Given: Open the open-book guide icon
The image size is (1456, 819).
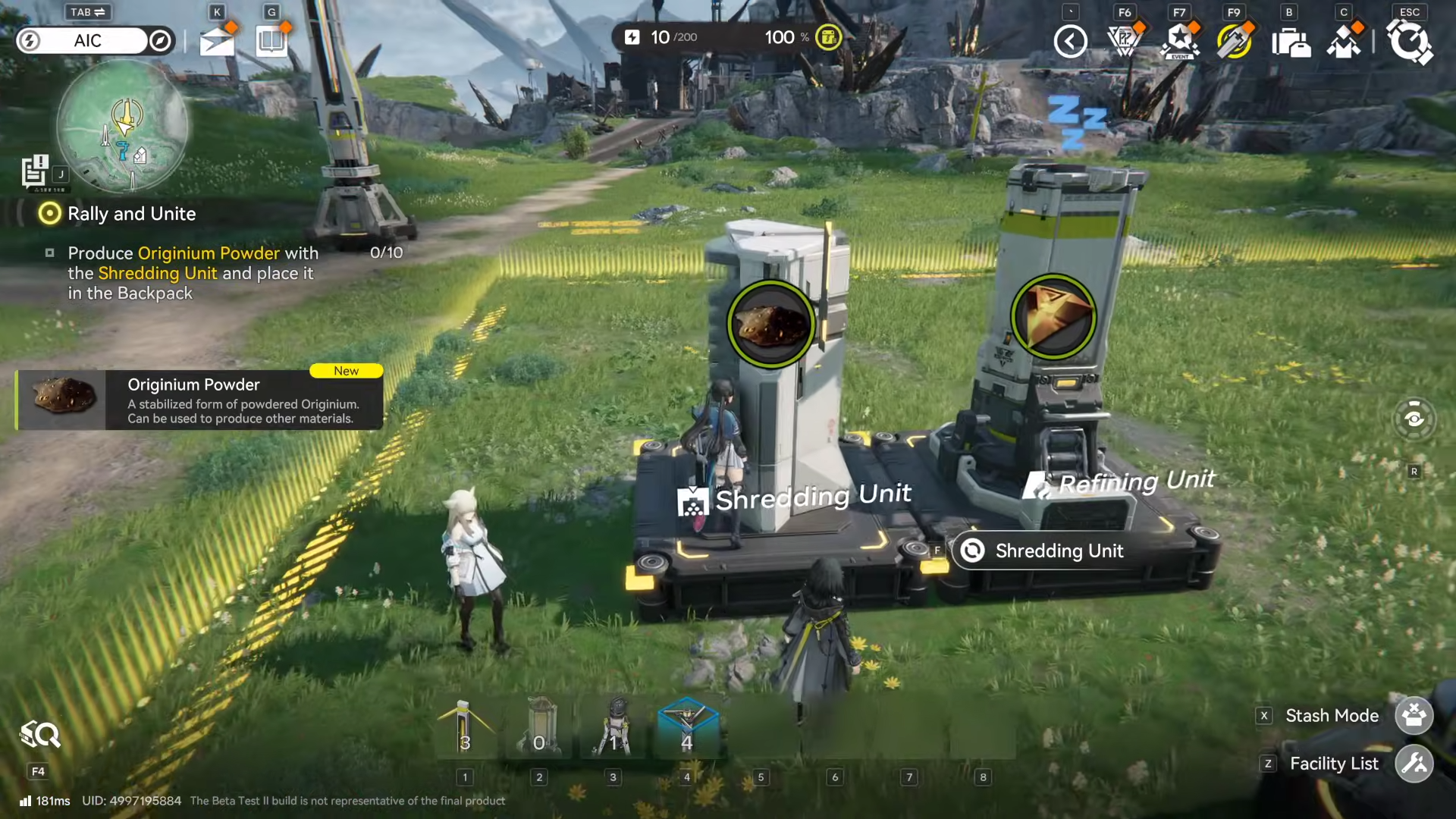Looking at the screenshot, I should coord(271,41).
